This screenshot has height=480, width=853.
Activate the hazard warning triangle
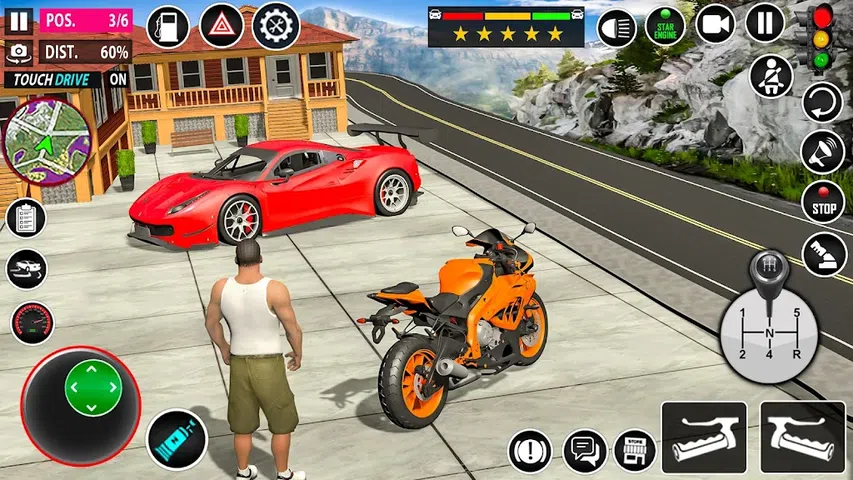221,26
